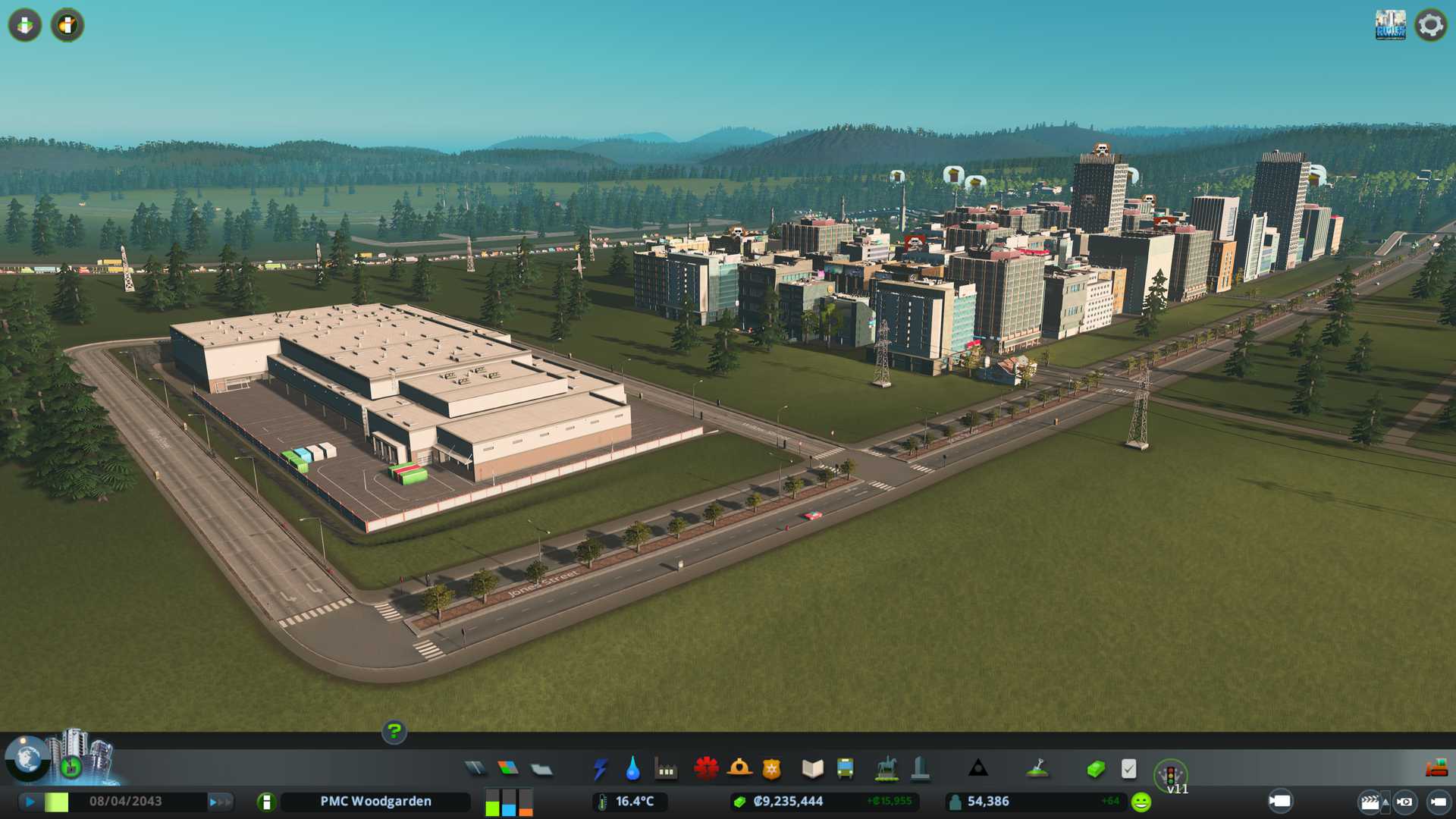
Task: Open the city name PMC Woodgarden panel
Action: 375,802
